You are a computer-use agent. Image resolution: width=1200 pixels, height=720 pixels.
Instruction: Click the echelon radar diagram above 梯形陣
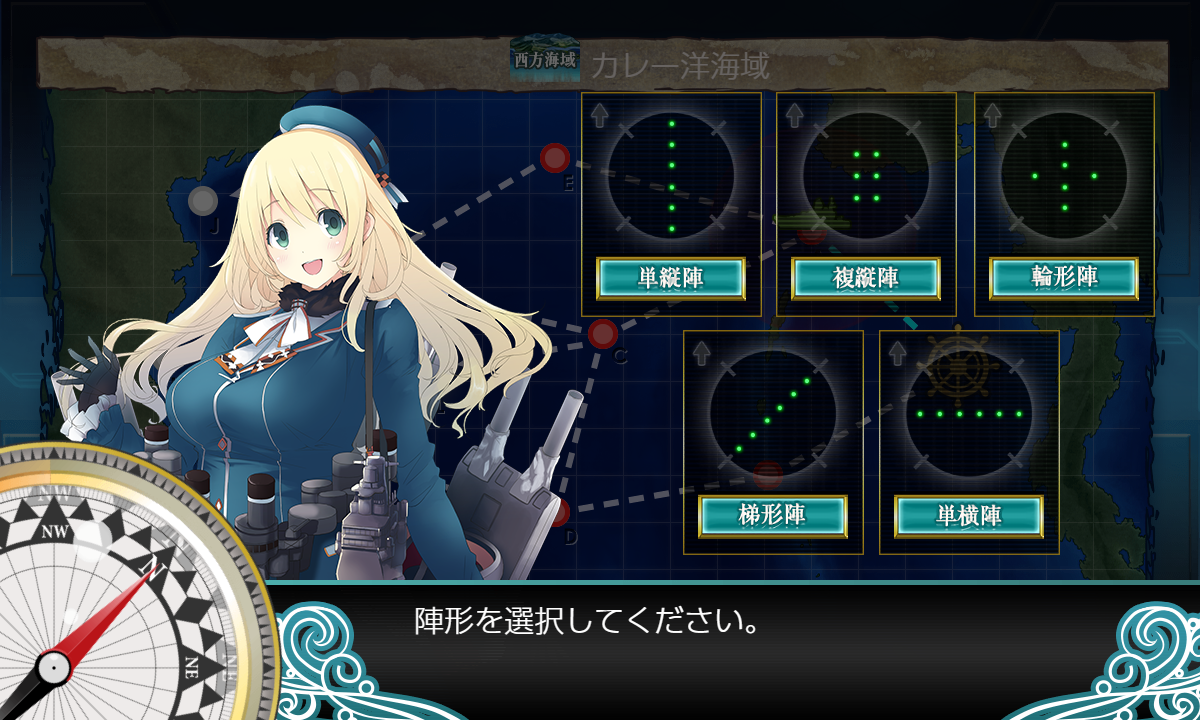click(x=773, y=413)
